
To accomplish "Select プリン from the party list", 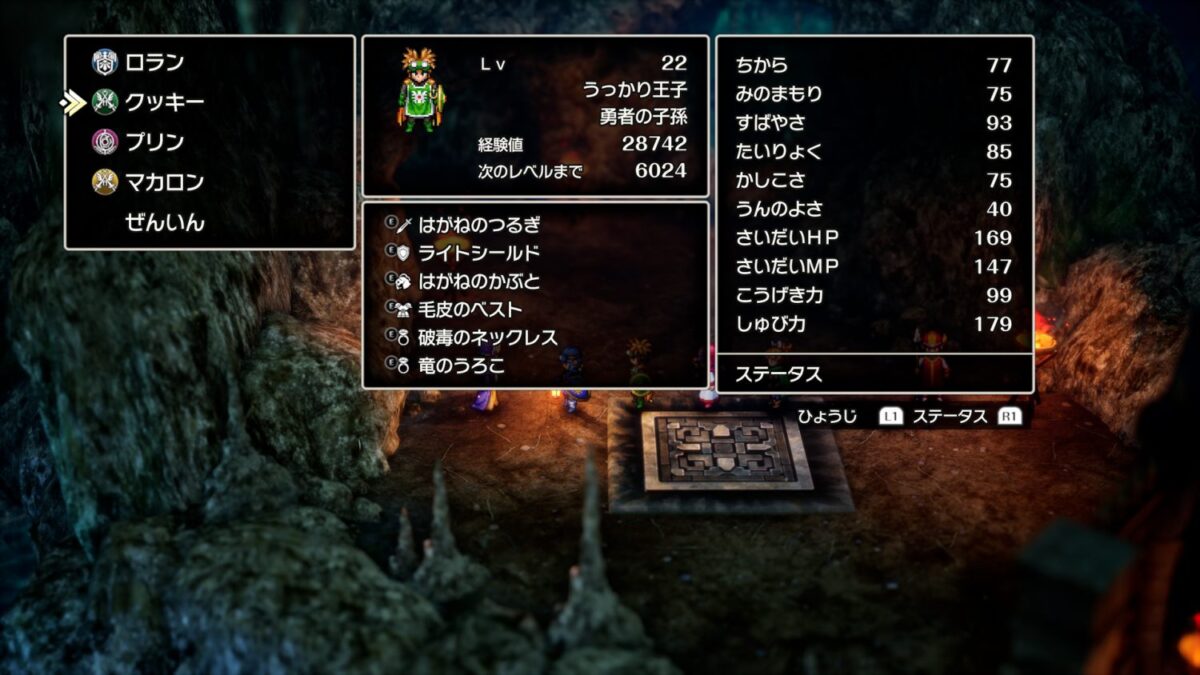I will click(x=154, y=142).
